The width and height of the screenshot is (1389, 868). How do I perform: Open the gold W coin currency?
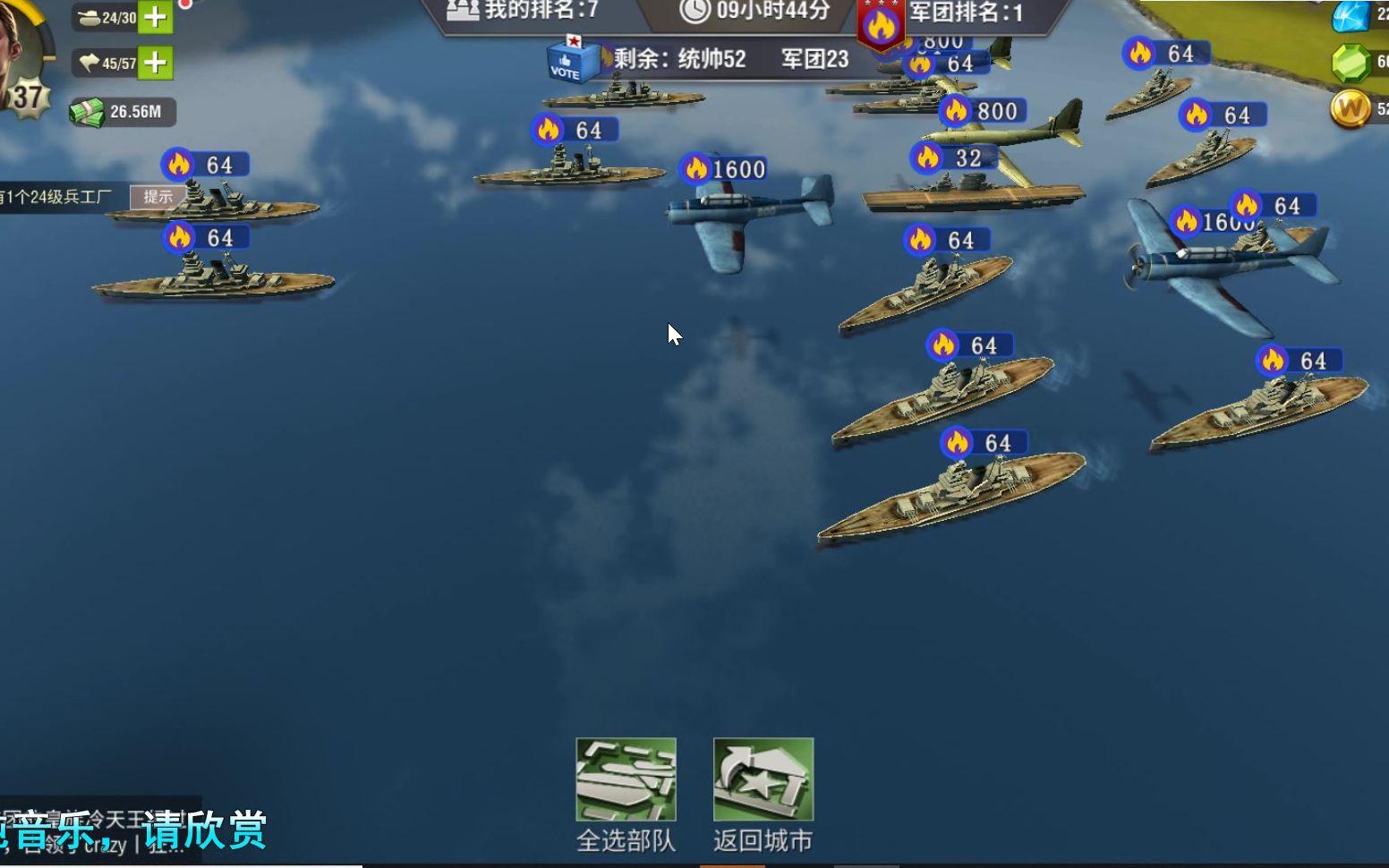pos(1351,109)
